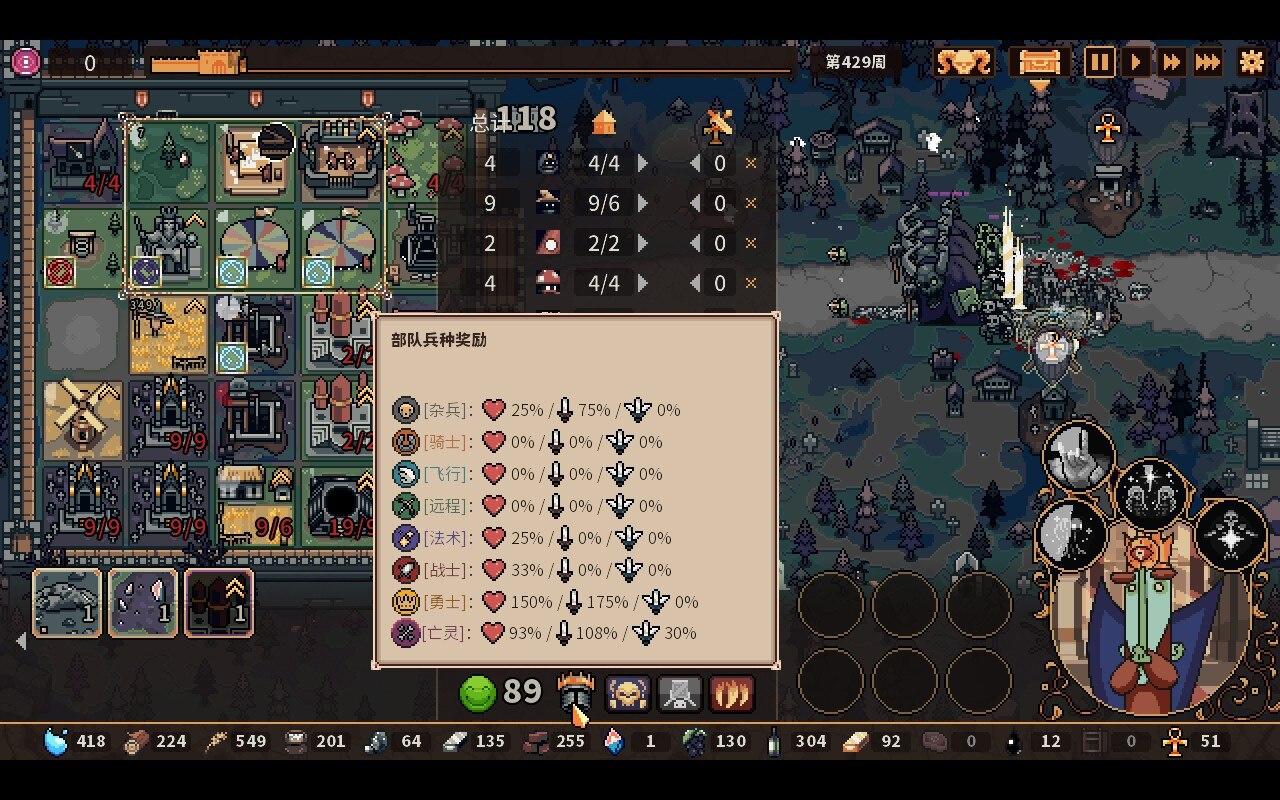Click the ankh resource icon in the bottom bar
Screen dimensions: 1280x800
(1173, 741)
